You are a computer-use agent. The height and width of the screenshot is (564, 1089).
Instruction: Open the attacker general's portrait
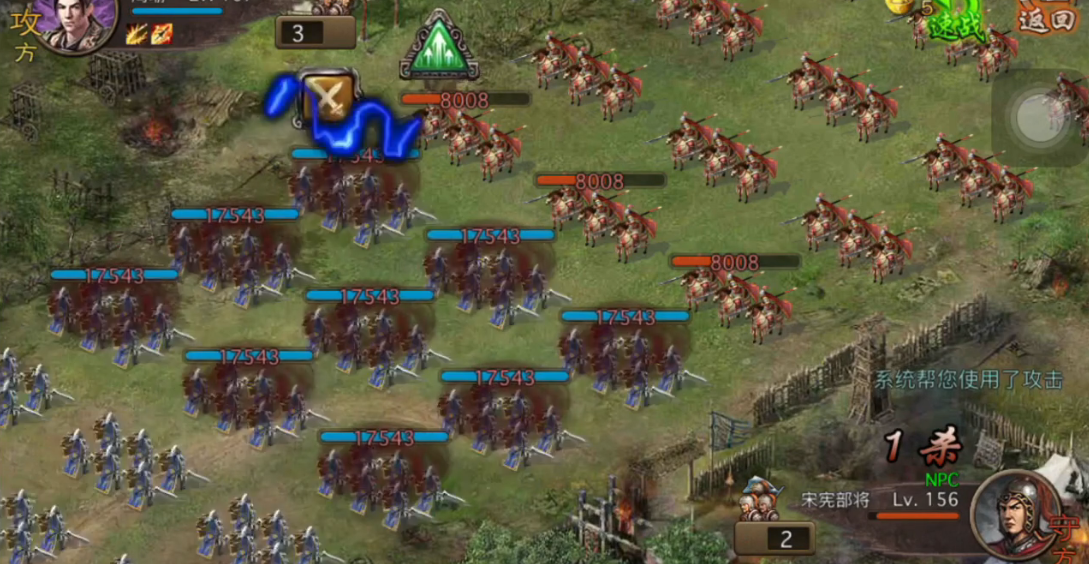coord(77,22)
